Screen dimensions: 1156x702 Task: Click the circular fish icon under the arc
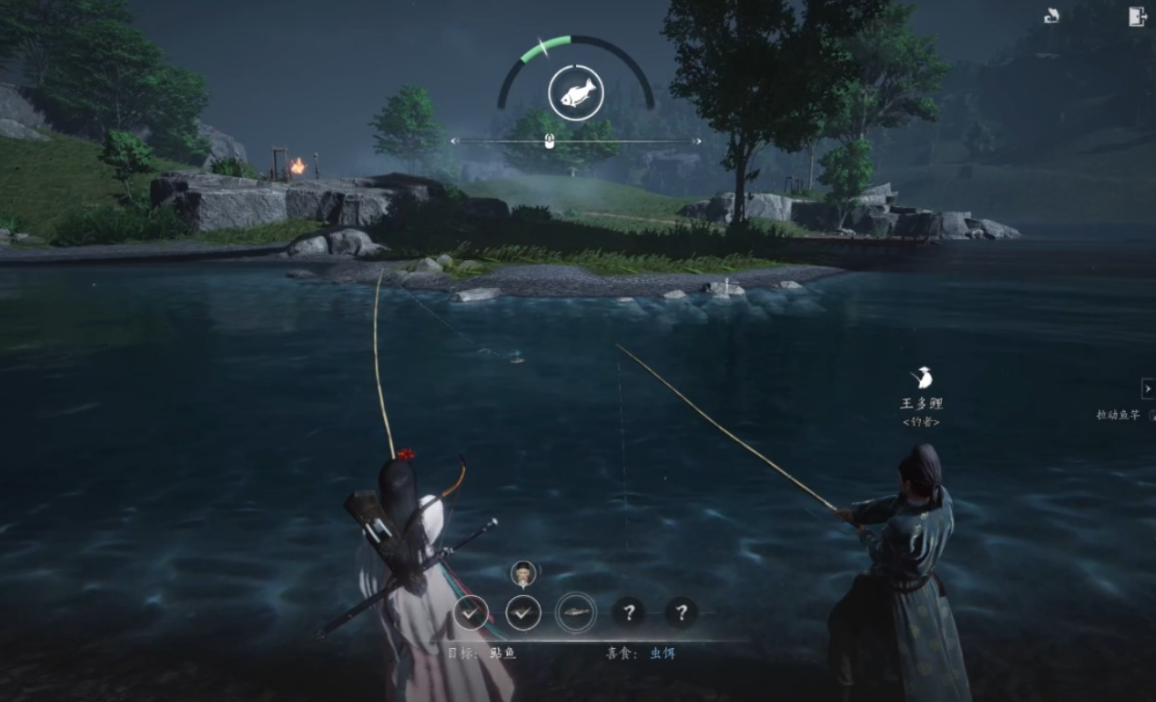575,93
